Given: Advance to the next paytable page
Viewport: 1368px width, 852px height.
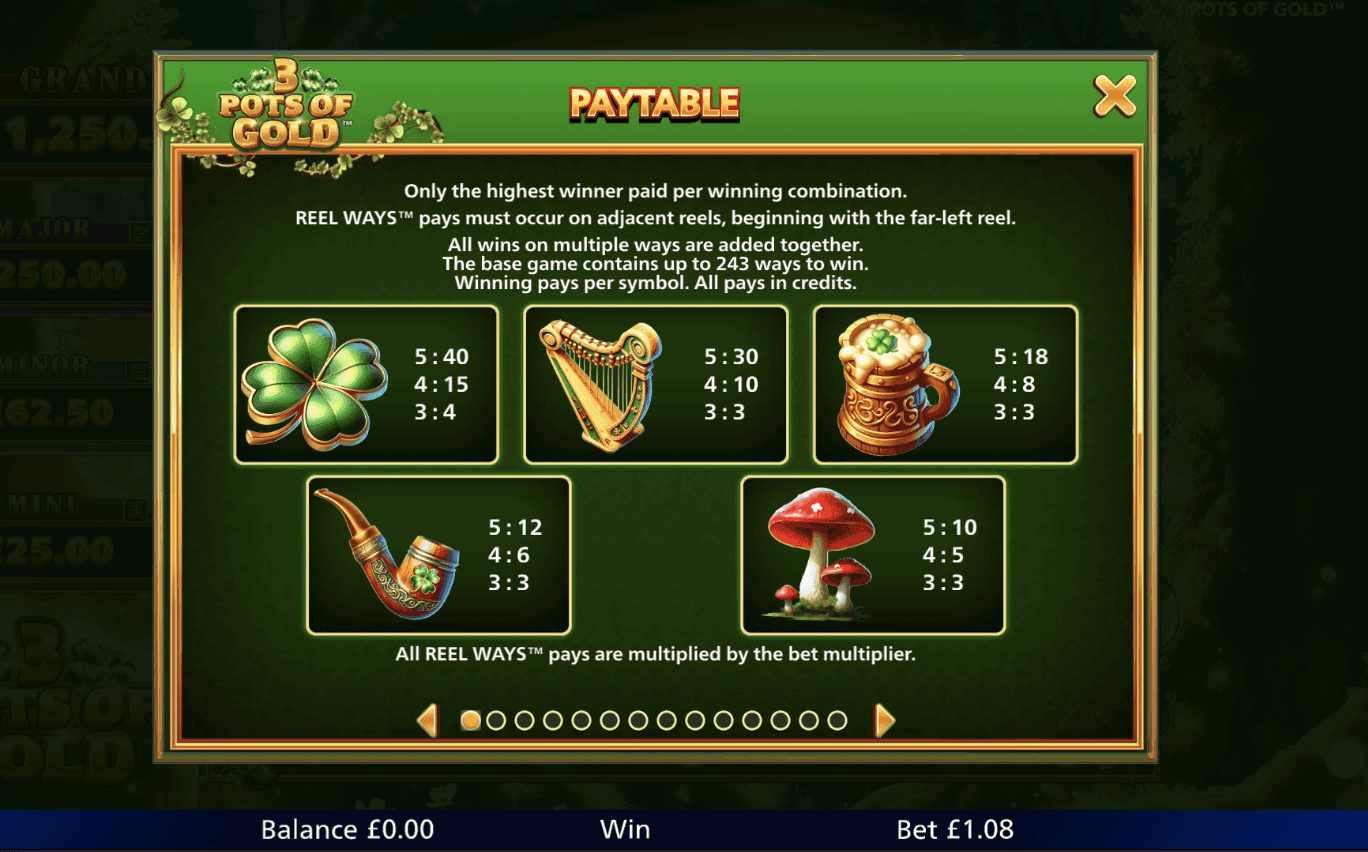Looking at the screenshot, I should pos(884,720).
